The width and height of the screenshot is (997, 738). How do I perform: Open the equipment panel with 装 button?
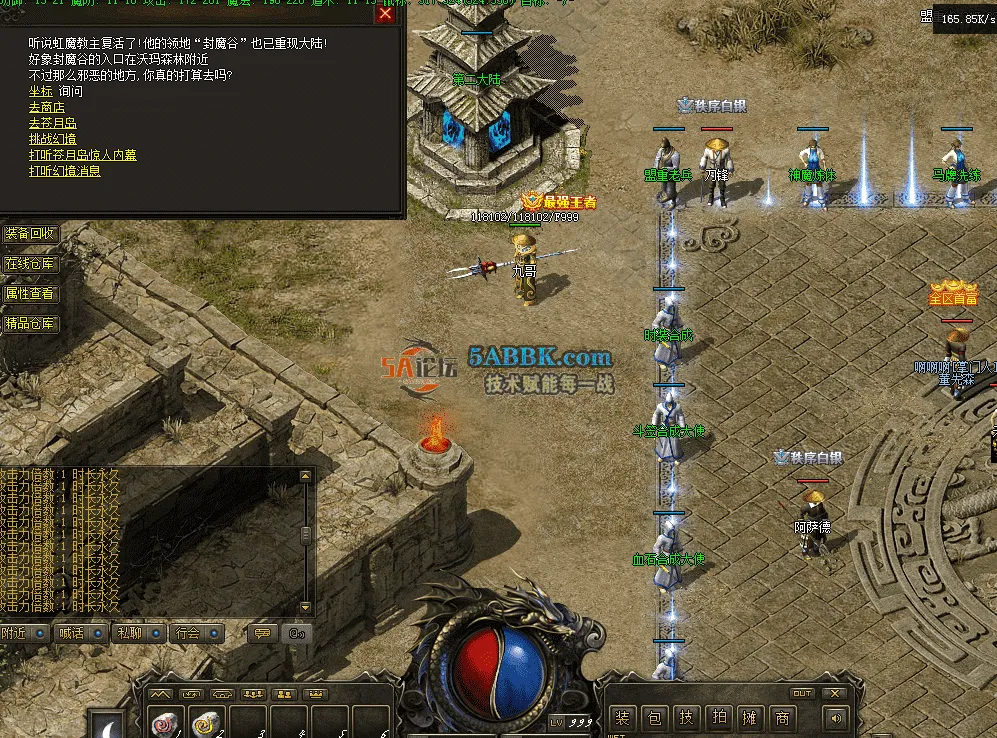coord(623,718)
